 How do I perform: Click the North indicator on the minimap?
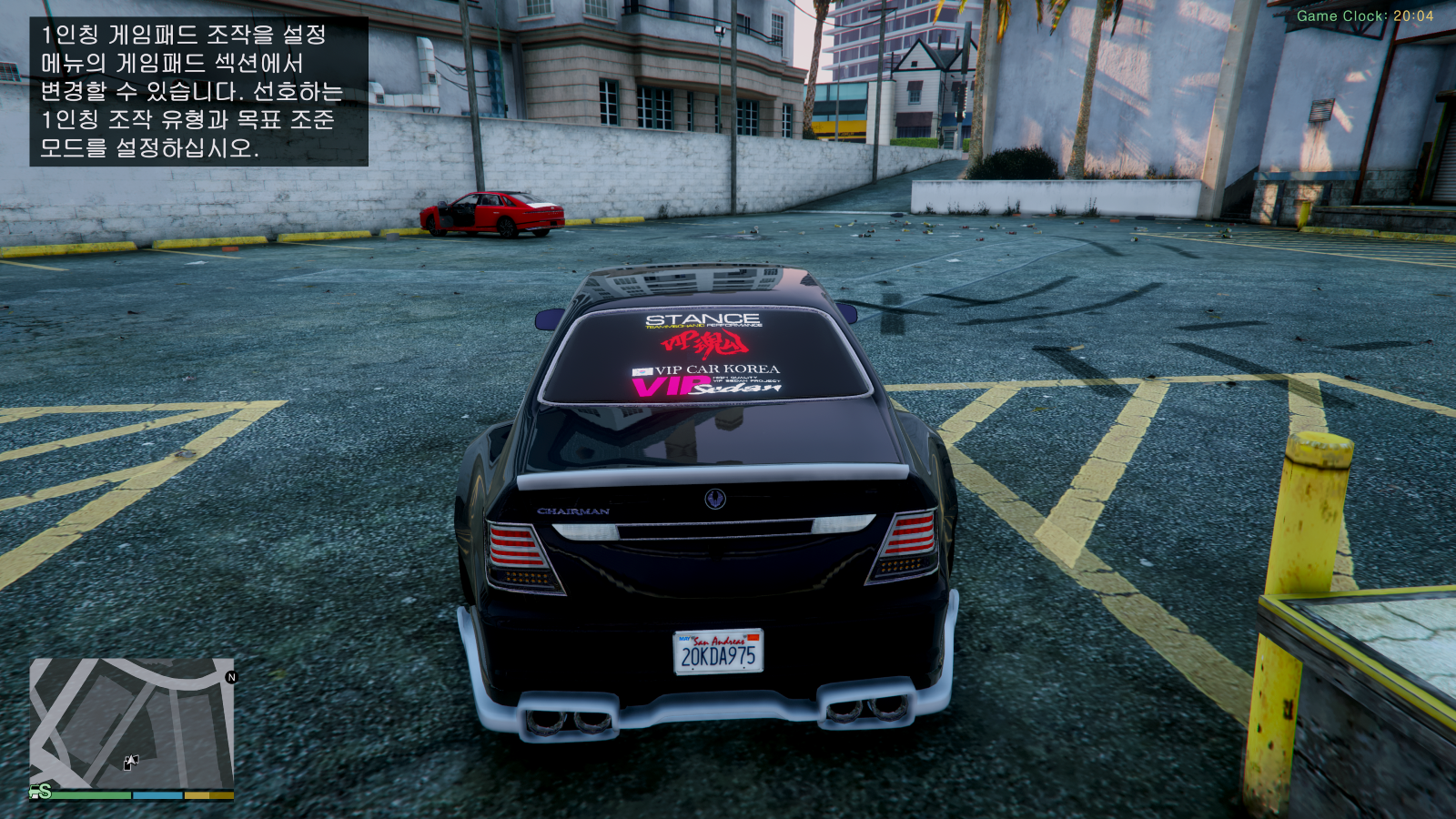pyautogui.click(x=232, y=678)
